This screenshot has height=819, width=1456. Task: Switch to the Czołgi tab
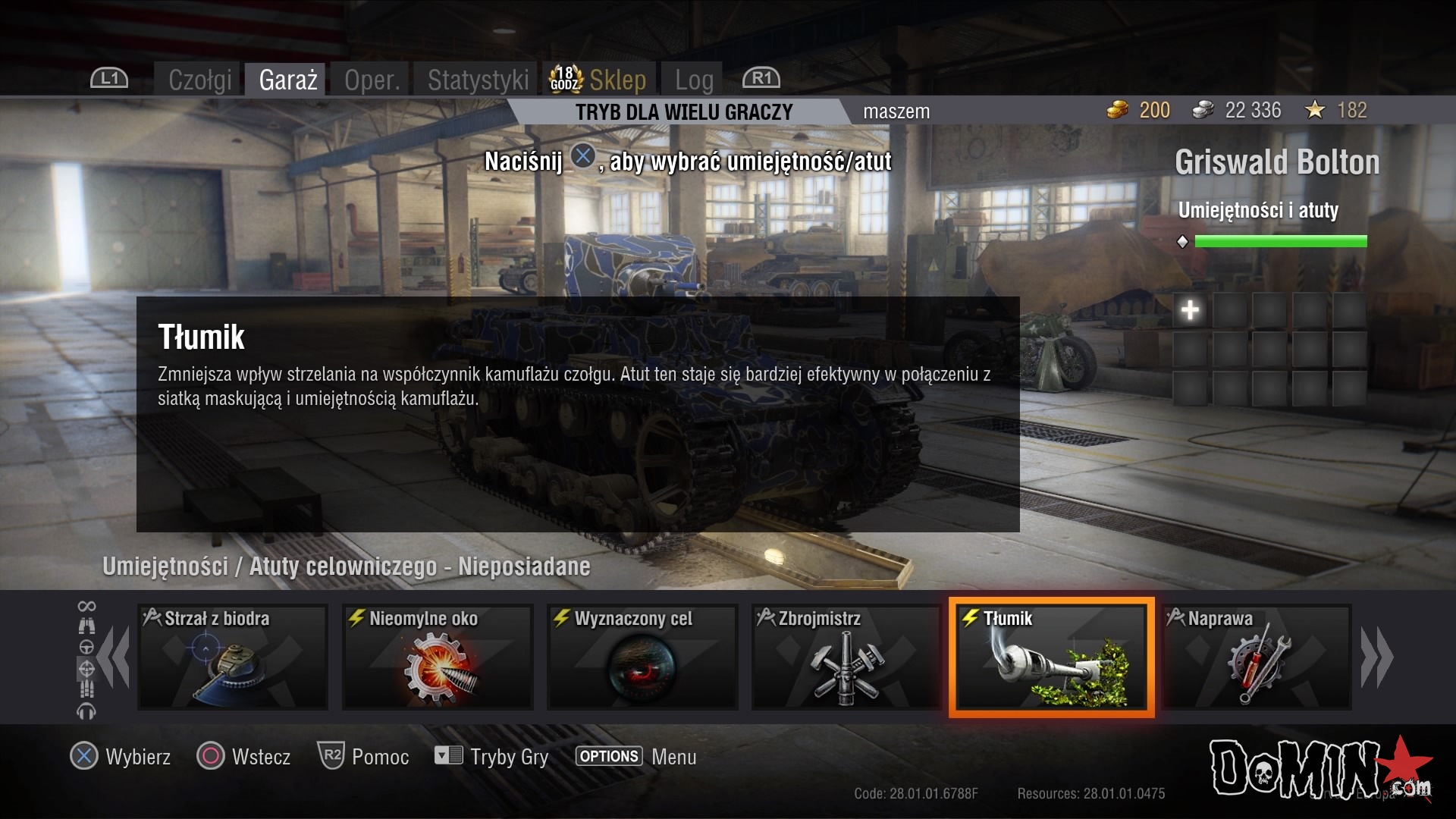click(x=199, y=80)
